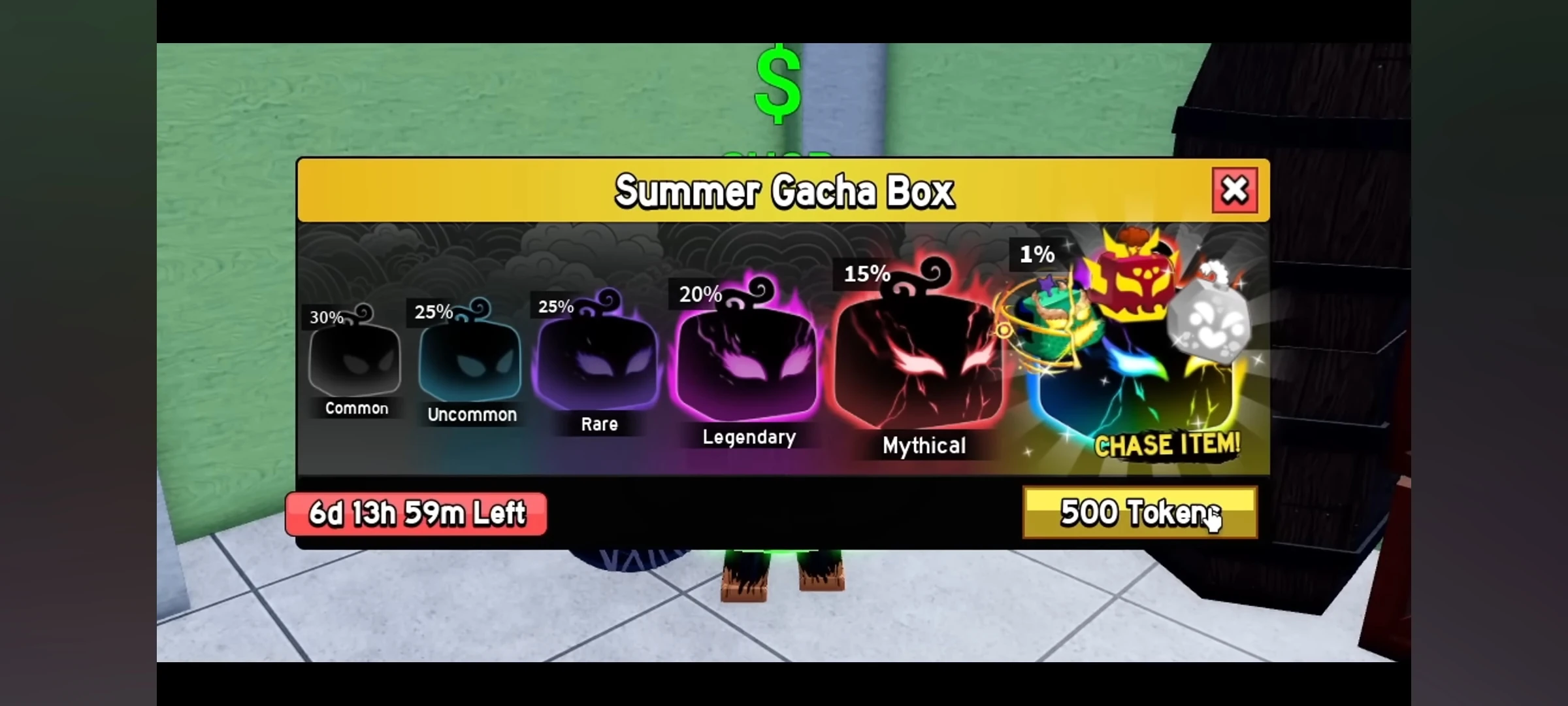
Task: Click the Summer Gacha Box title bar
Action: 784,191
